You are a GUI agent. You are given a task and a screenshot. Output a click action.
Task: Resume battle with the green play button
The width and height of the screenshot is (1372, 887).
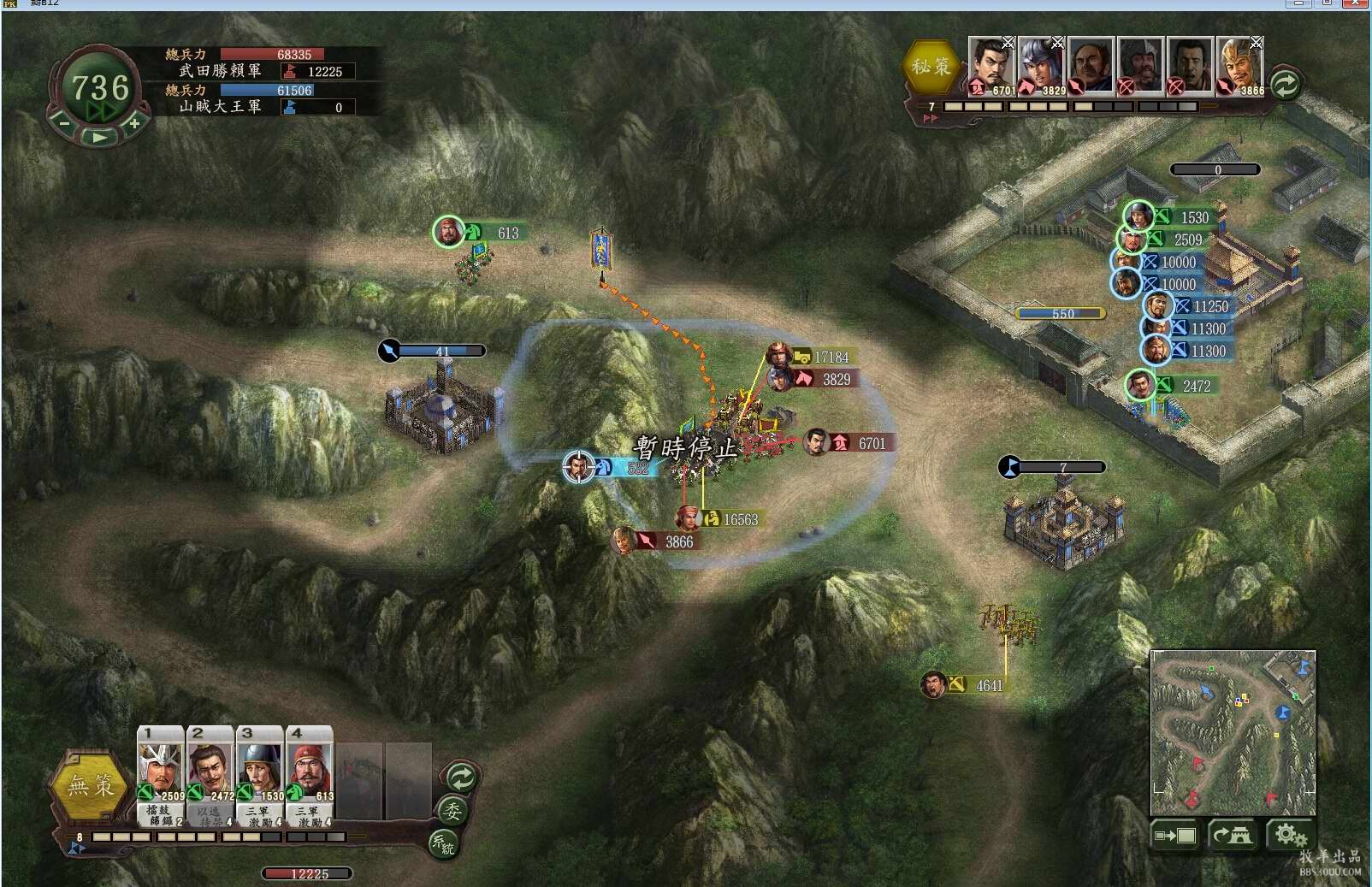(99, 136)
